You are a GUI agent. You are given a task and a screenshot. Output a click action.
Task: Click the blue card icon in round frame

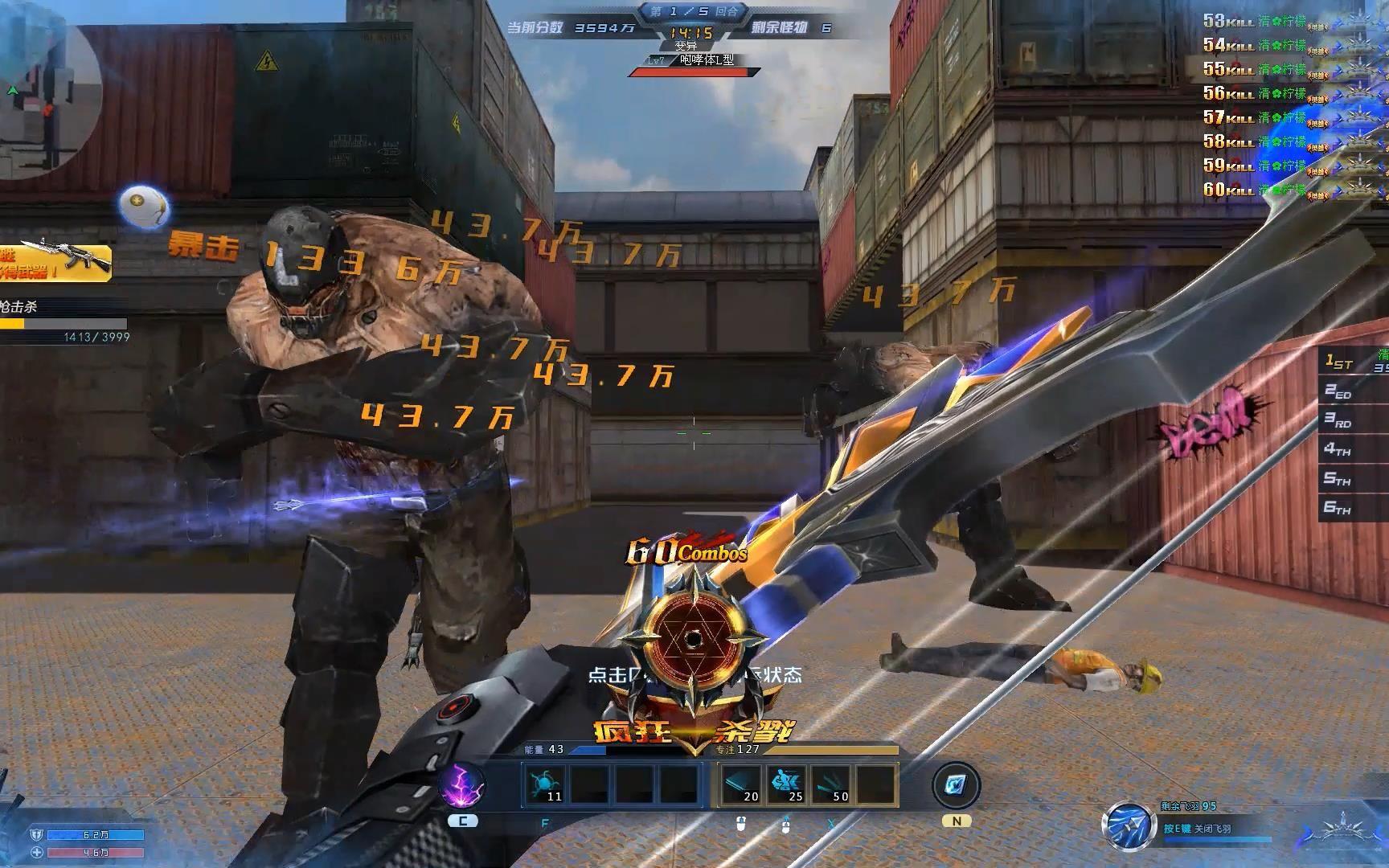coord(957,784)
